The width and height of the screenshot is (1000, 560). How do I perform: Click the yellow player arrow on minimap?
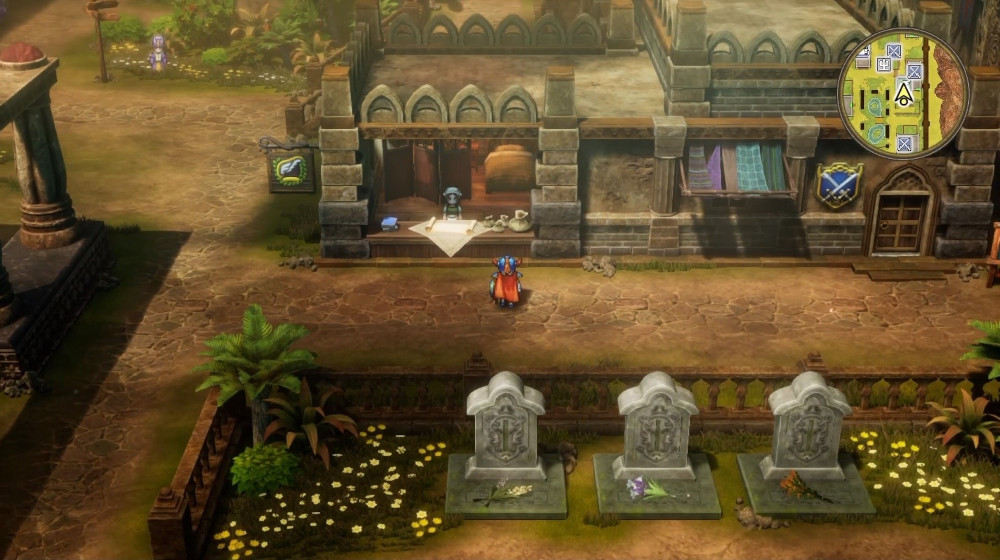[903, 96]
